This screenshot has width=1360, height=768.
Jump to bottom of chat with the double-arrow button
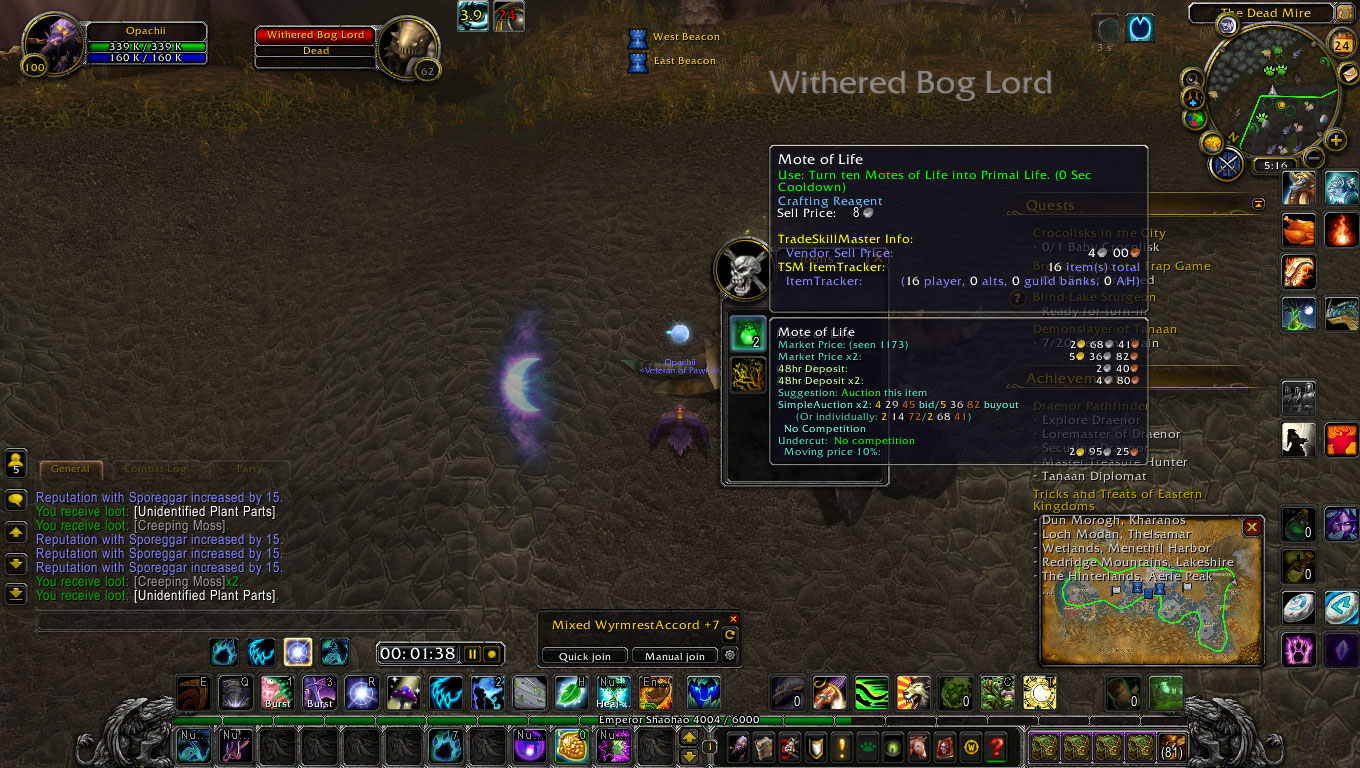15,595
